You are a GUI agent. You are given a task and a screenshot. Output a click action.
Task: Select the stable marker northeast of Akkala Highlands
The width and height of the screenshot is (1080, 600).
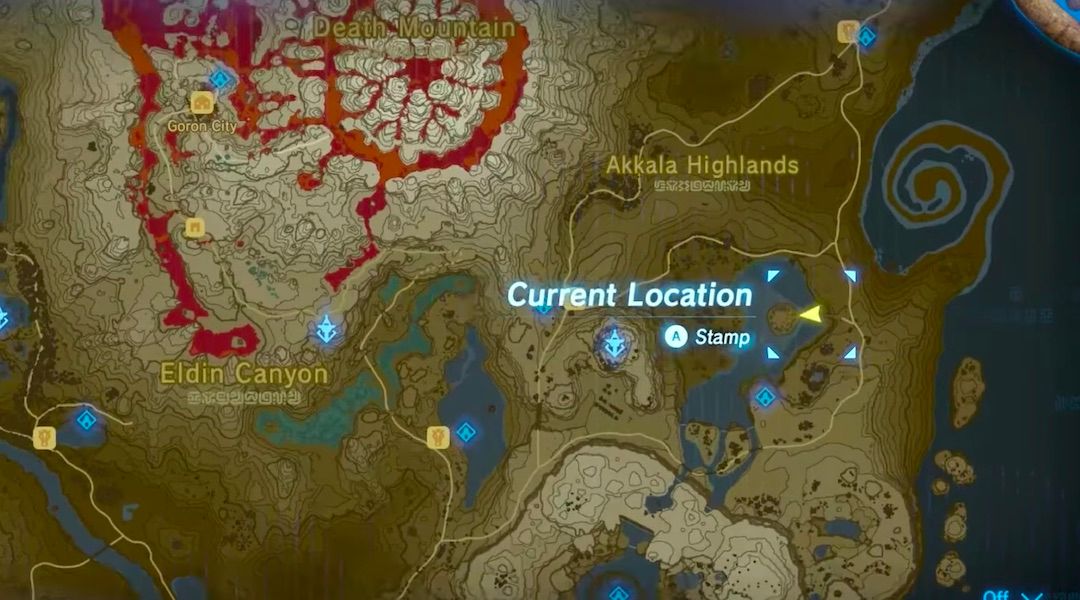(x=847, y=33)
